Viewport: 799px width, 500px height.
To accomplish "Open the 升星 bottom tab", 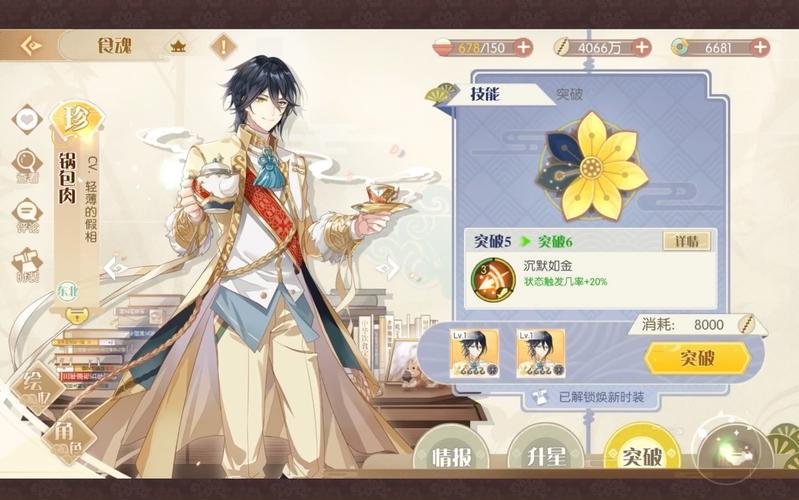I will coord(546,457).
